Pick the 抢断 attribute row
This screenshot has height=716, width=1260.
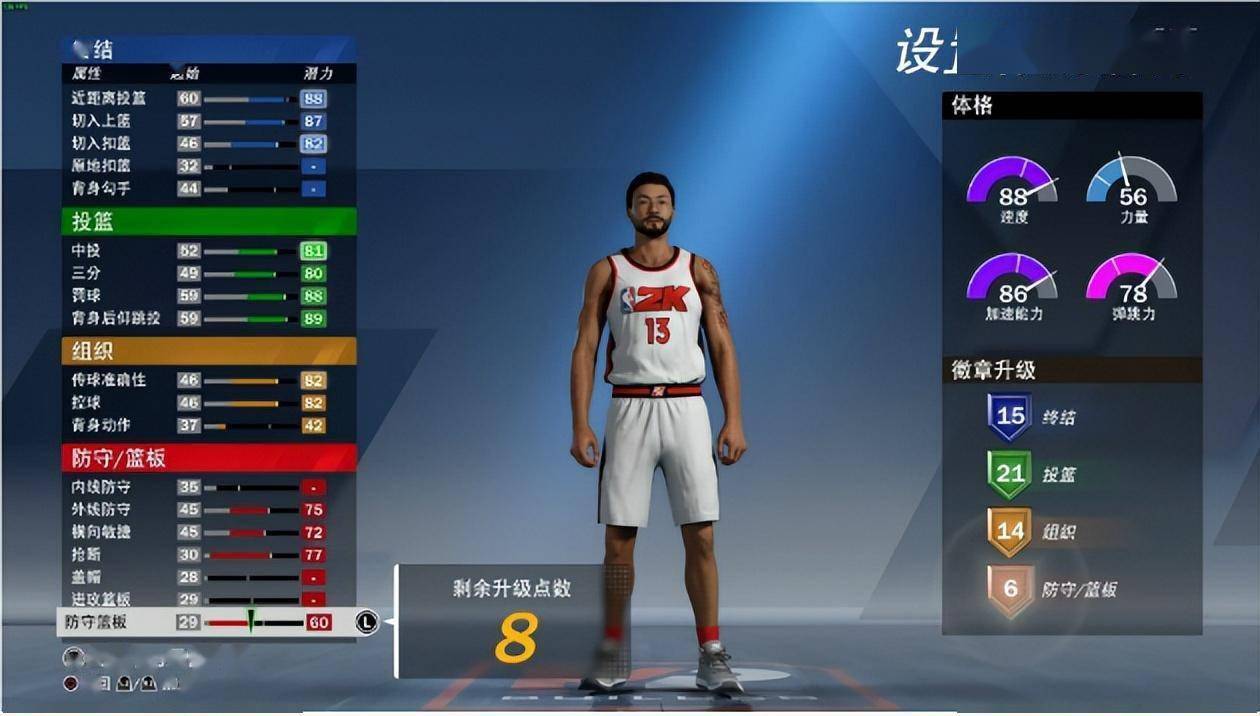[x=200, y=555]
